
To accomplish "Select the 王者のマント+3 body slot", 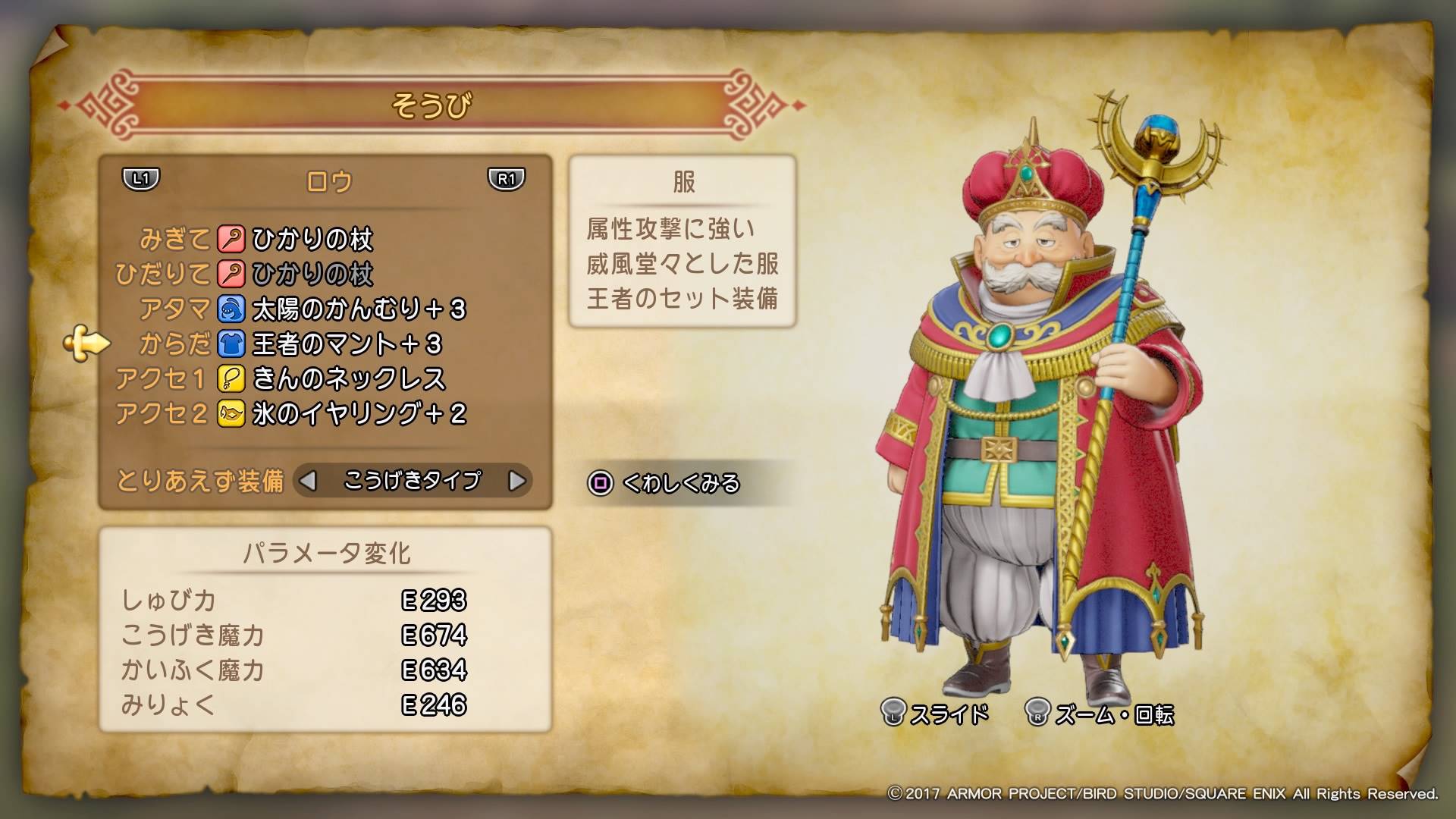I will [x=346, y=344].
